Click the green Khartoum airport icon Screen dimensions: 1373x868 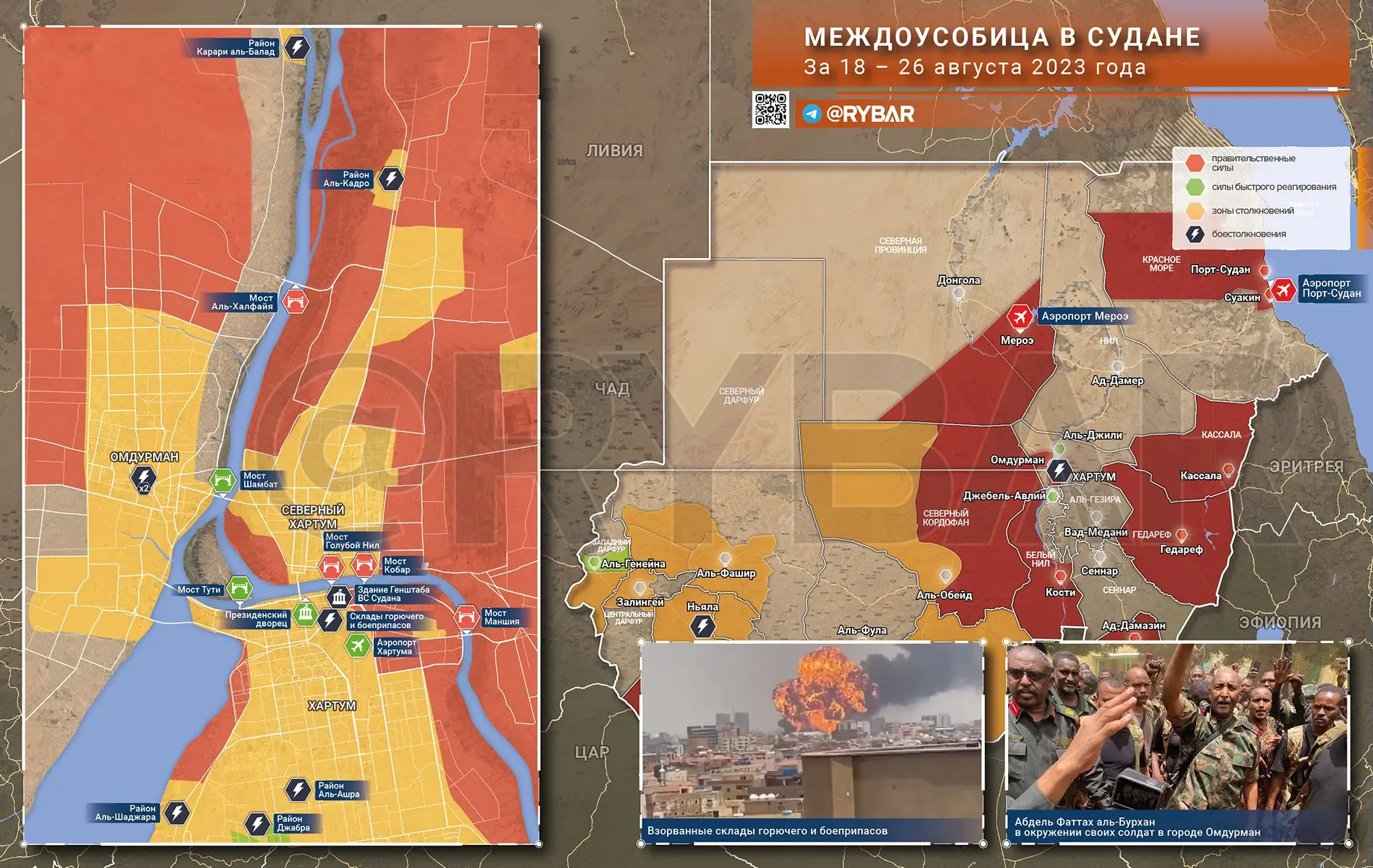tap(357, 645)
